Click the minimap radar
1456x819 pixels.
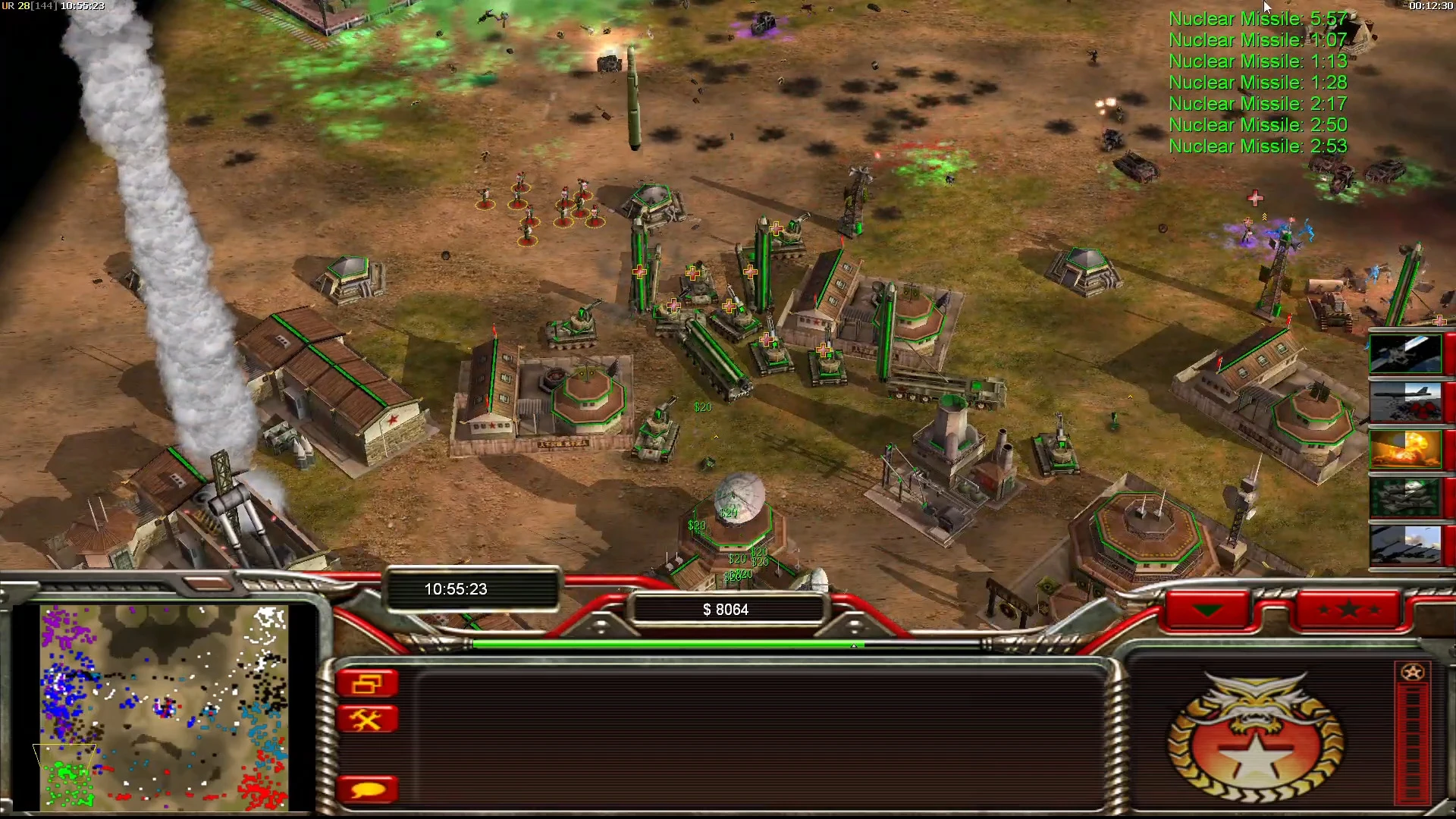164,707
